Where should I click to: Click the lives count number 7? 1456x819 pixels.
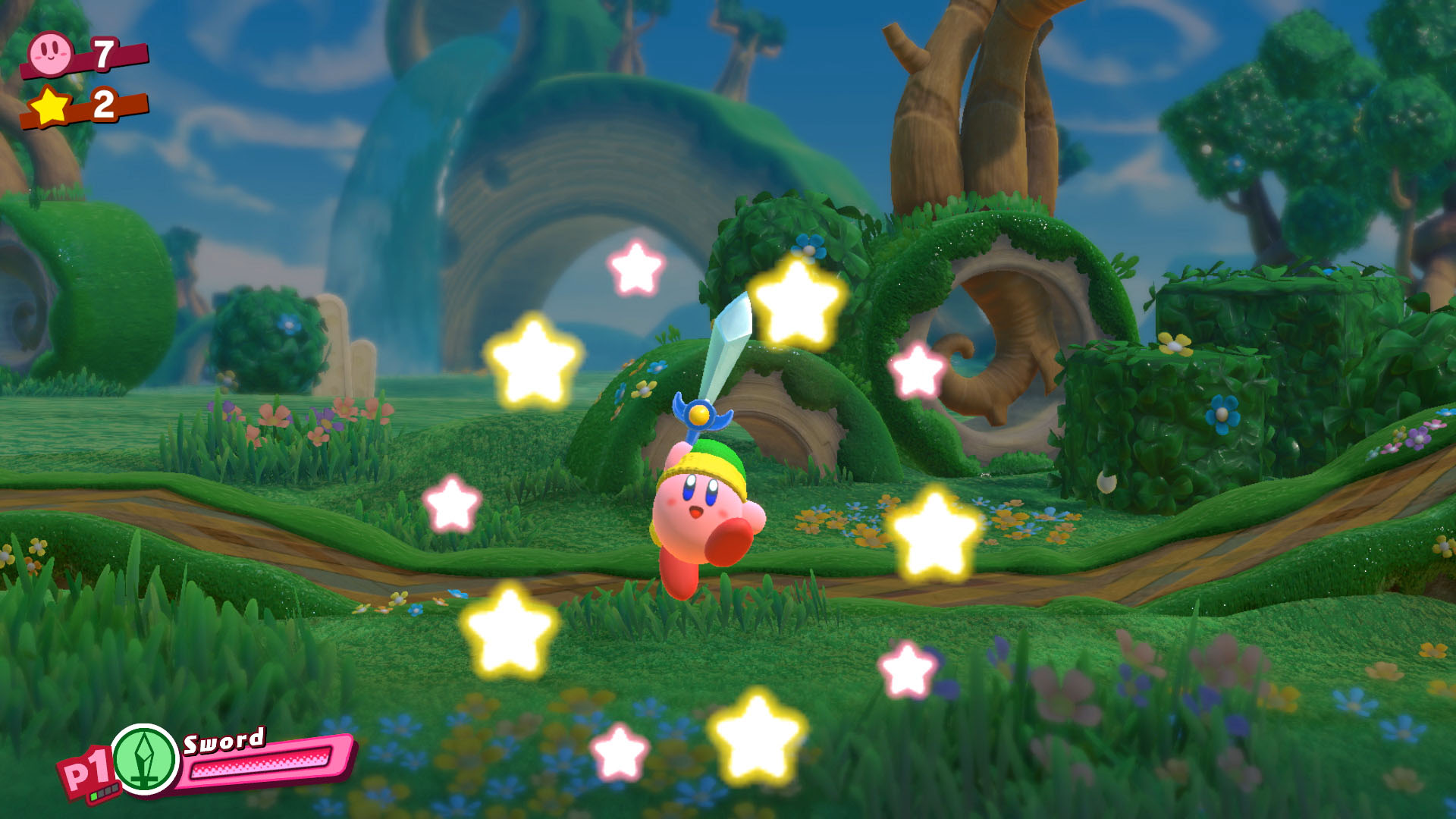coord(104,53)
